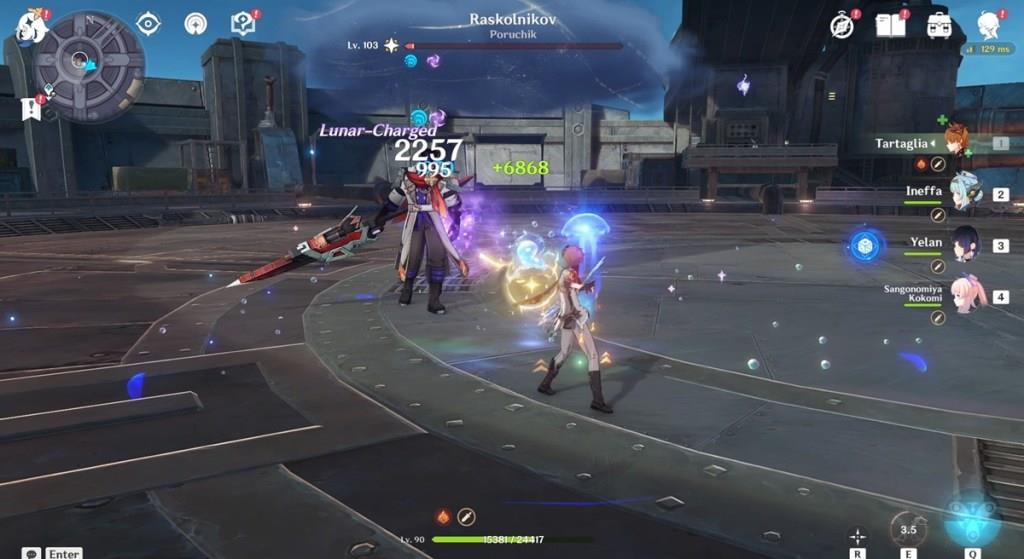1024x559 pixels.
Task: Activate the eye-shaped icon beside the minimap
Action: pyautogui.click(x=148, y=23)
